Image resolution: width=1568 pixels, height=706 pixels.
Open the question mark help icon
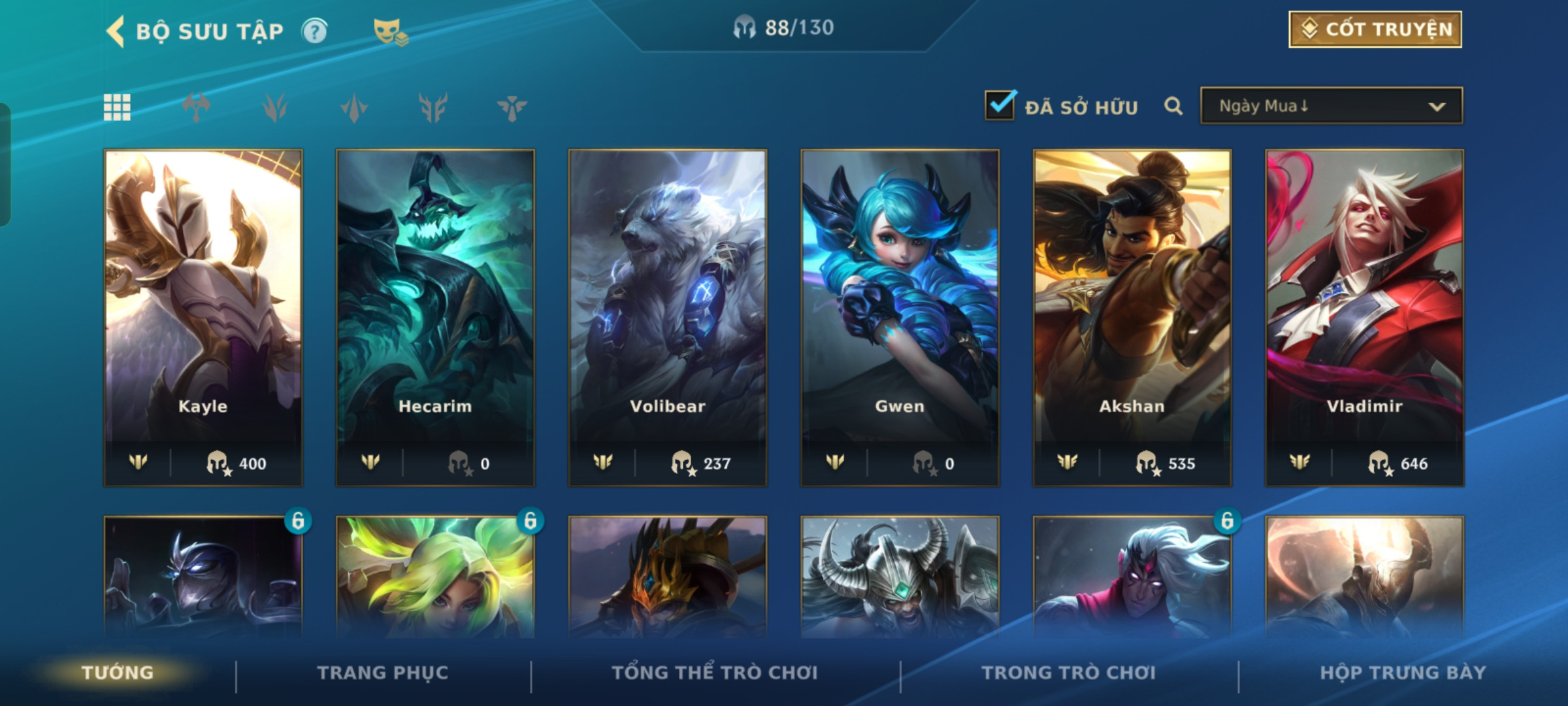pyautogui.click(x=314, y=31)
